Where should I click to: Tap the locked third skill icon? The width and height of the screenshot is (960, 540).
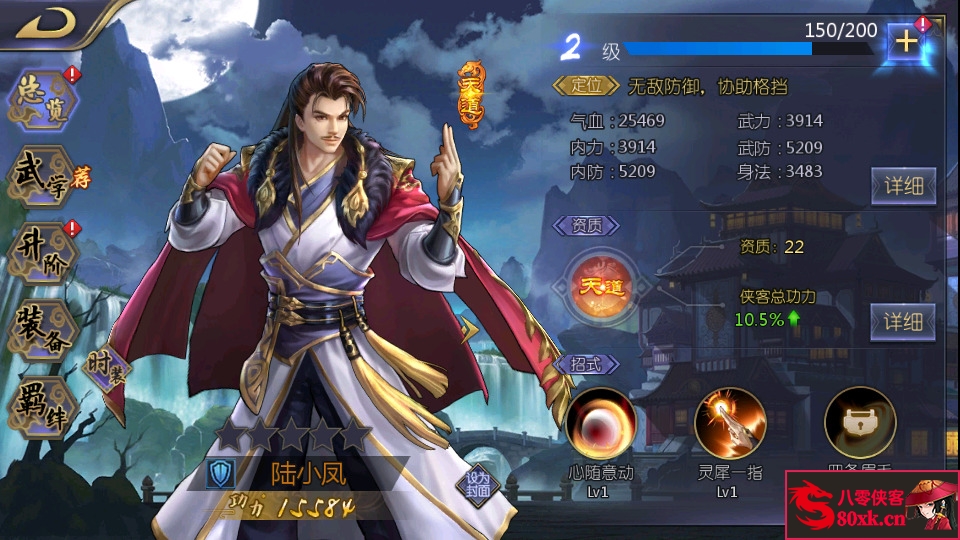pos(860,423)
